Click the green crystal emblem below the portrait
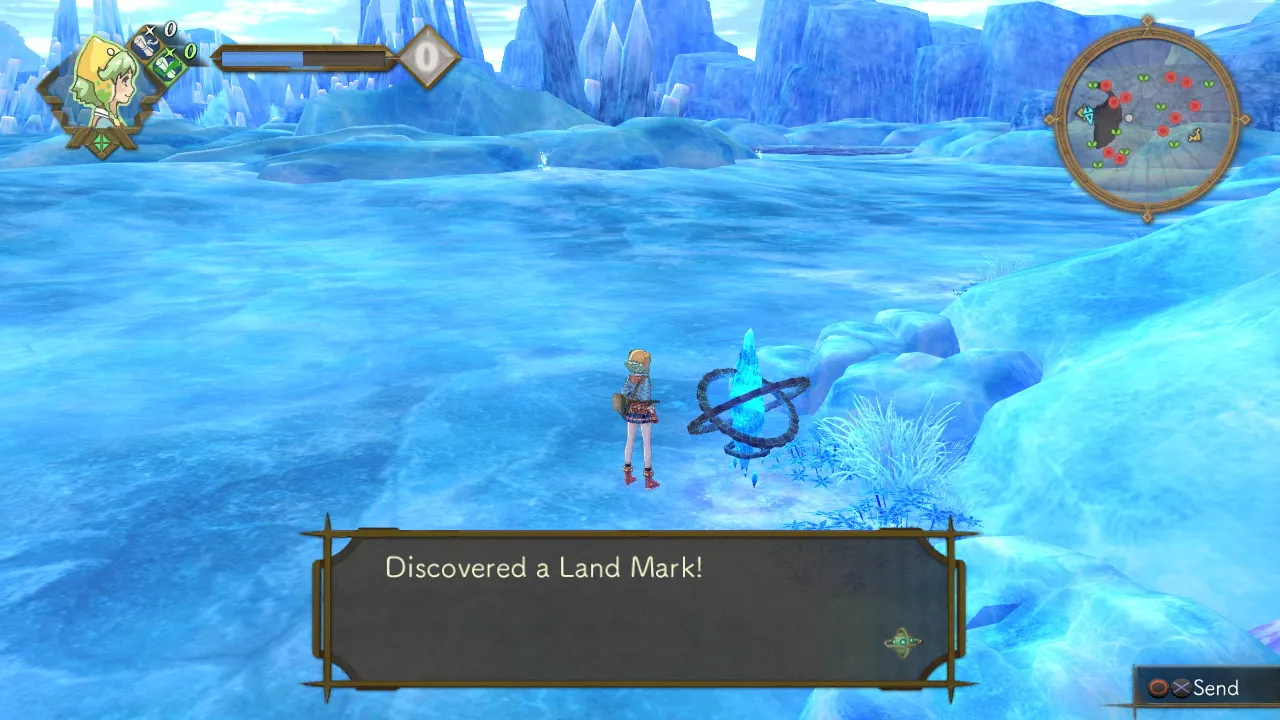Image resolution: width=1280 pixels, height=720 pixels. tap(101, 142)
